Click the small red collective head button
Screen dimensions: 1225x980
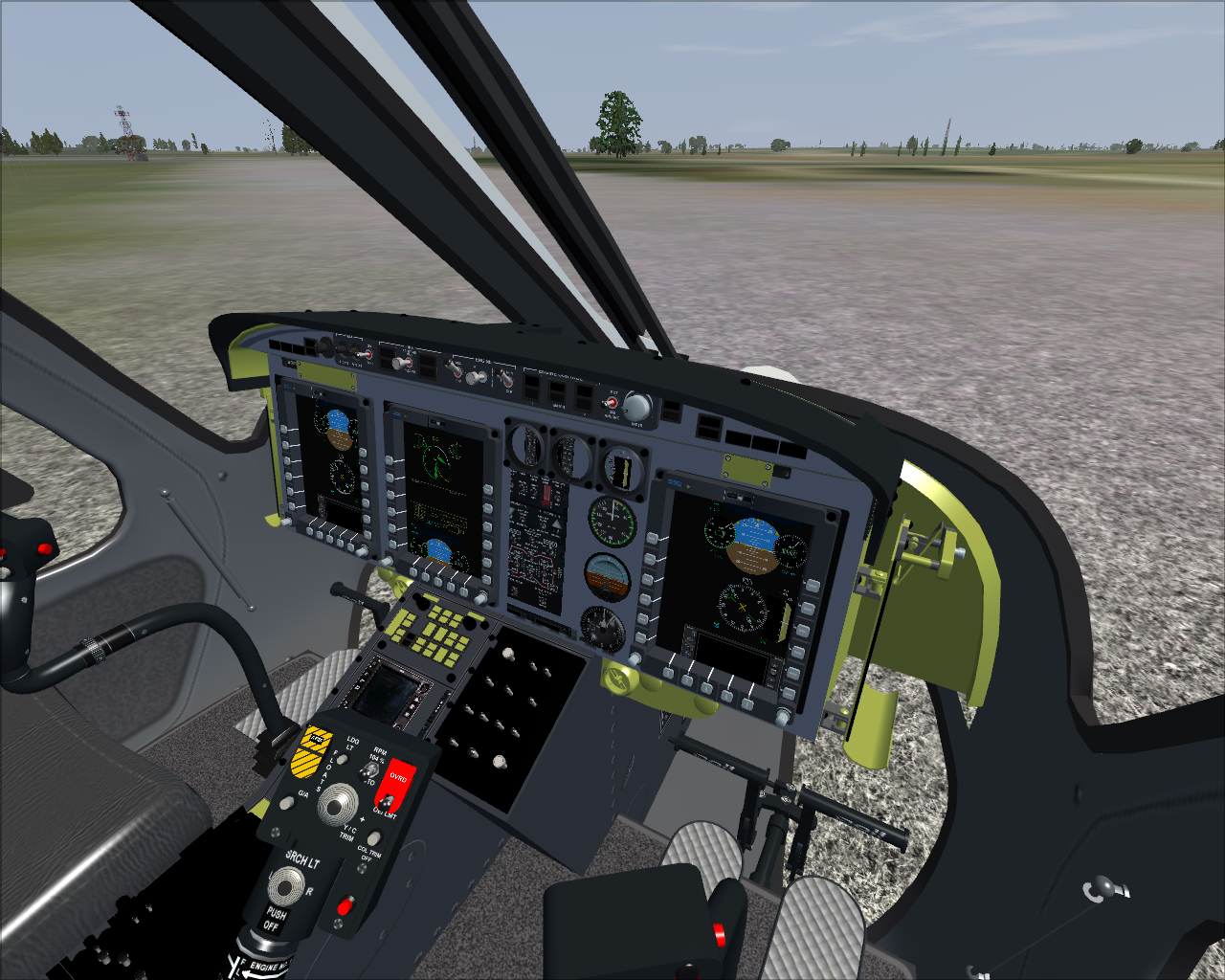345,904
